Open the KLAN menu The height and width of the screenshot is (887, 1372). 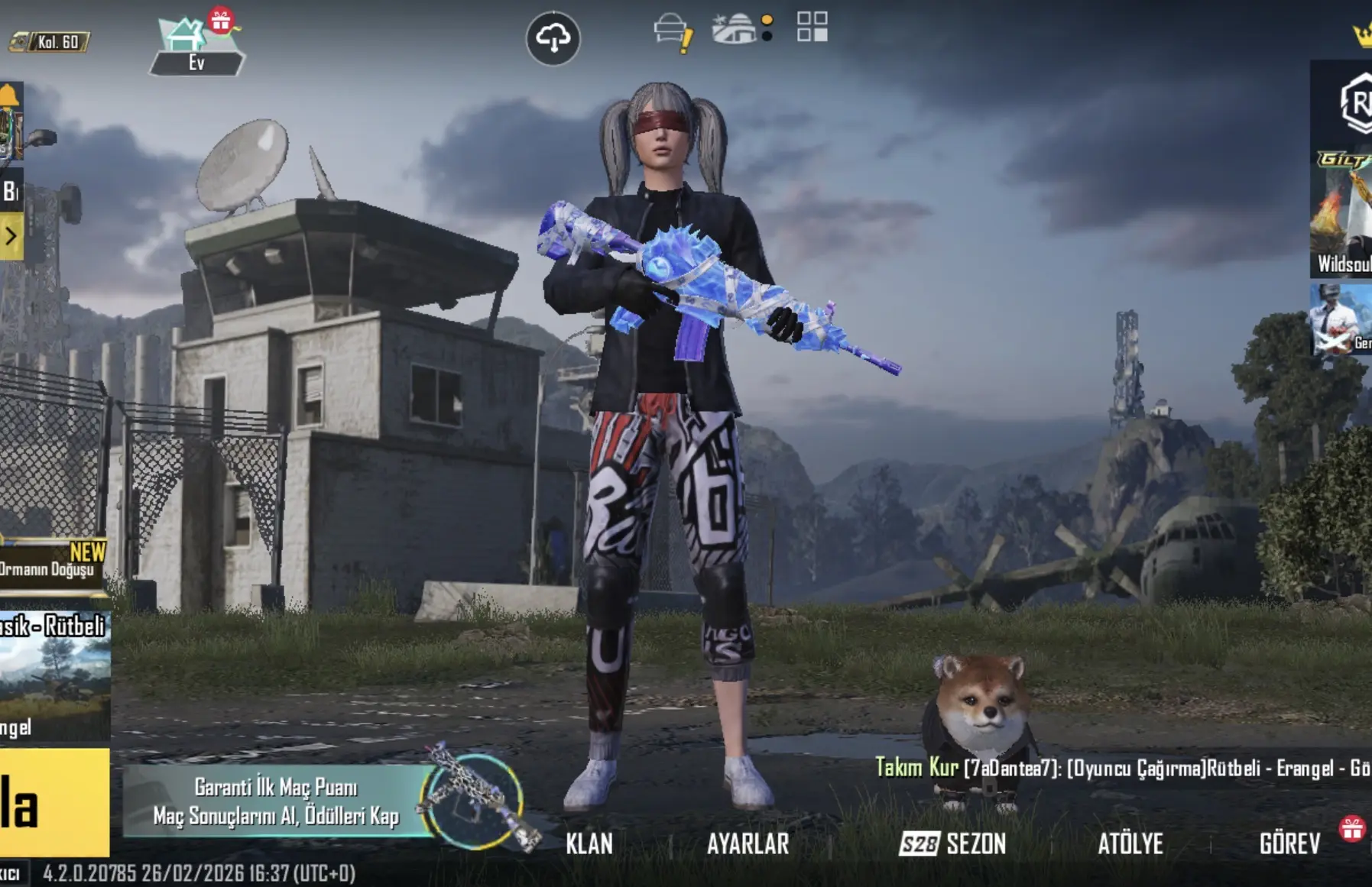pyautogui.click(x=589, y=843)
